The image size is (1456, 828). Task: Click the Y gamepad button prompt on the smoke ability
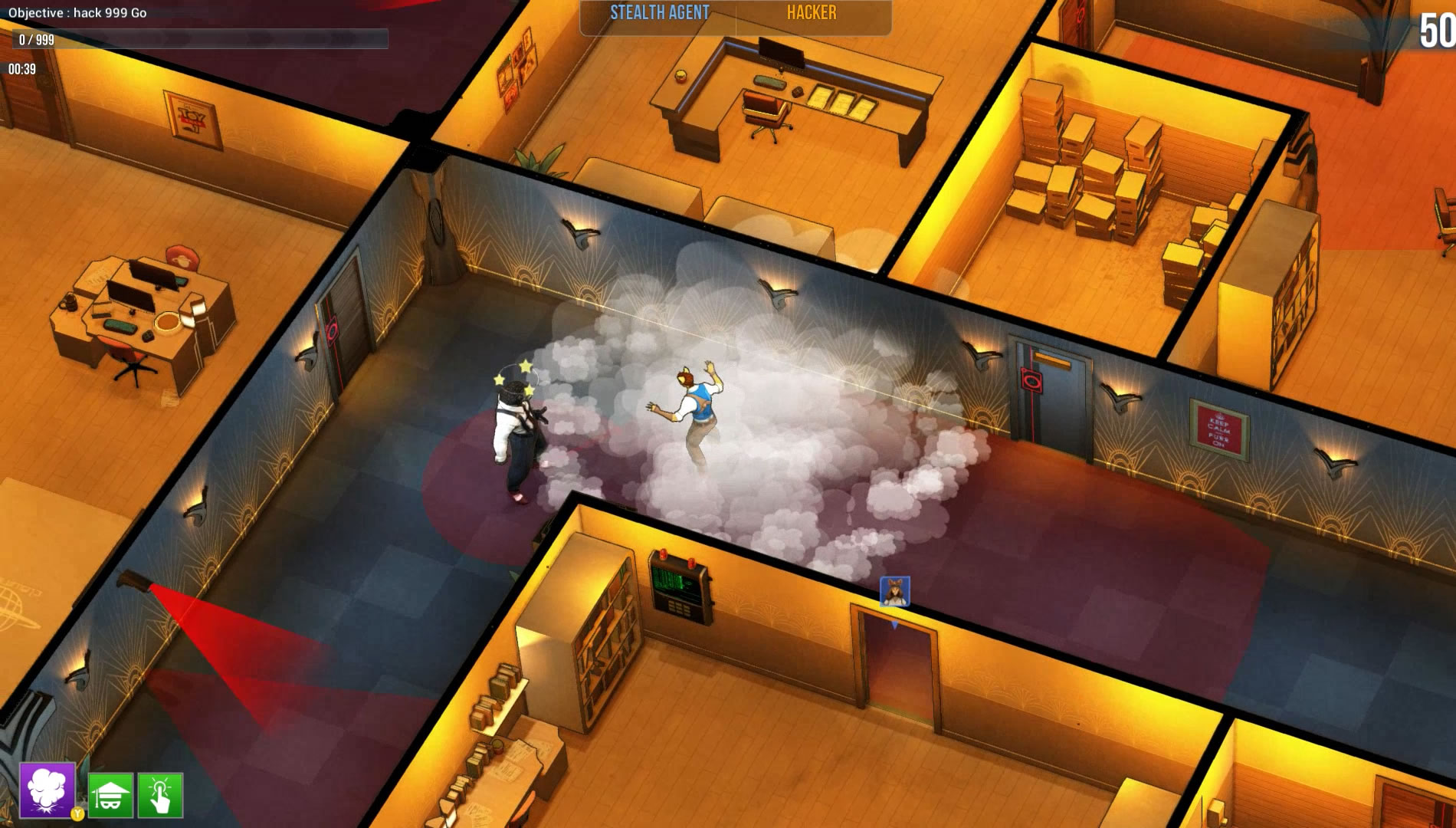click(x=77, y=815)
